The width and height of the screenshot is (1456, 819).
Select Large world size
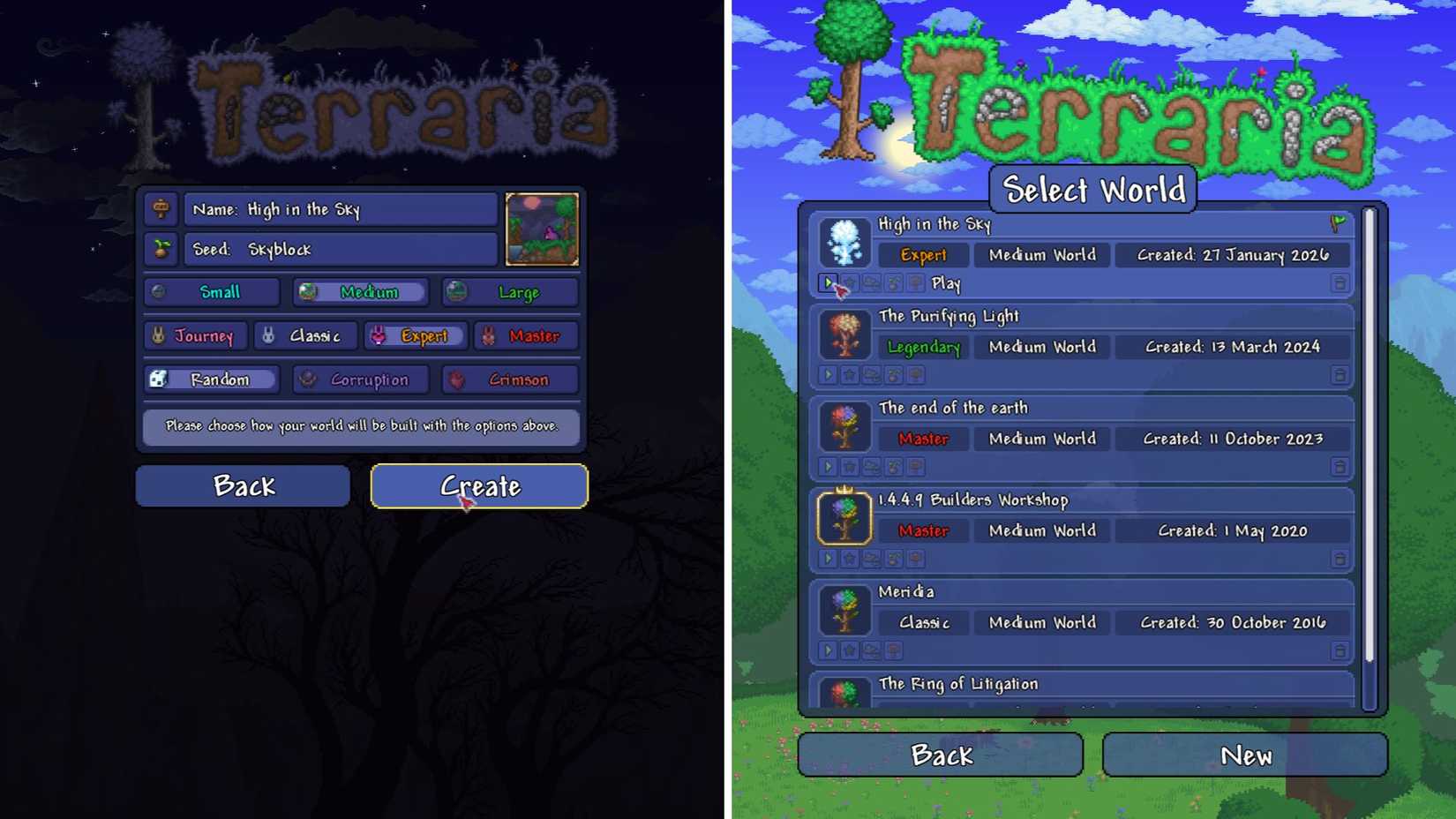pyautogui.click(x=509, y=292)
